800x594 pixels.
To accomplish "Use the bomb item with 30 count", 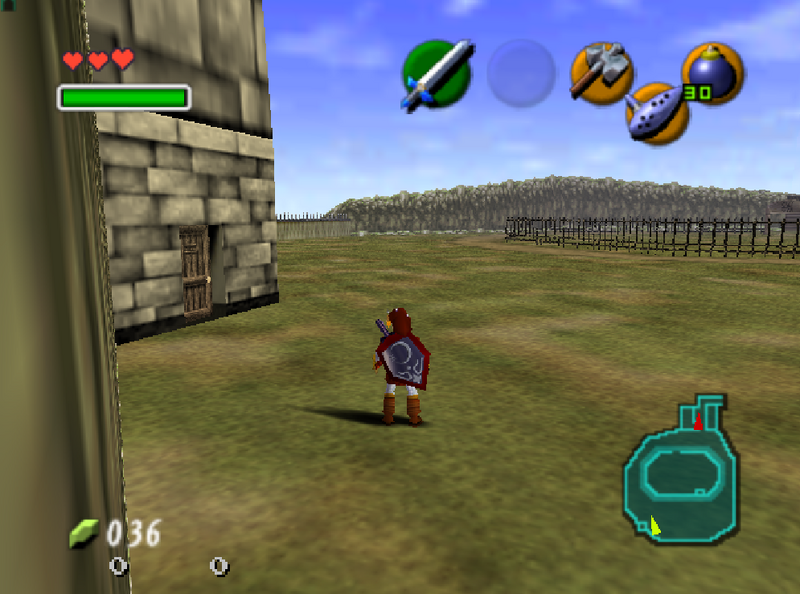I will (712, 73).
